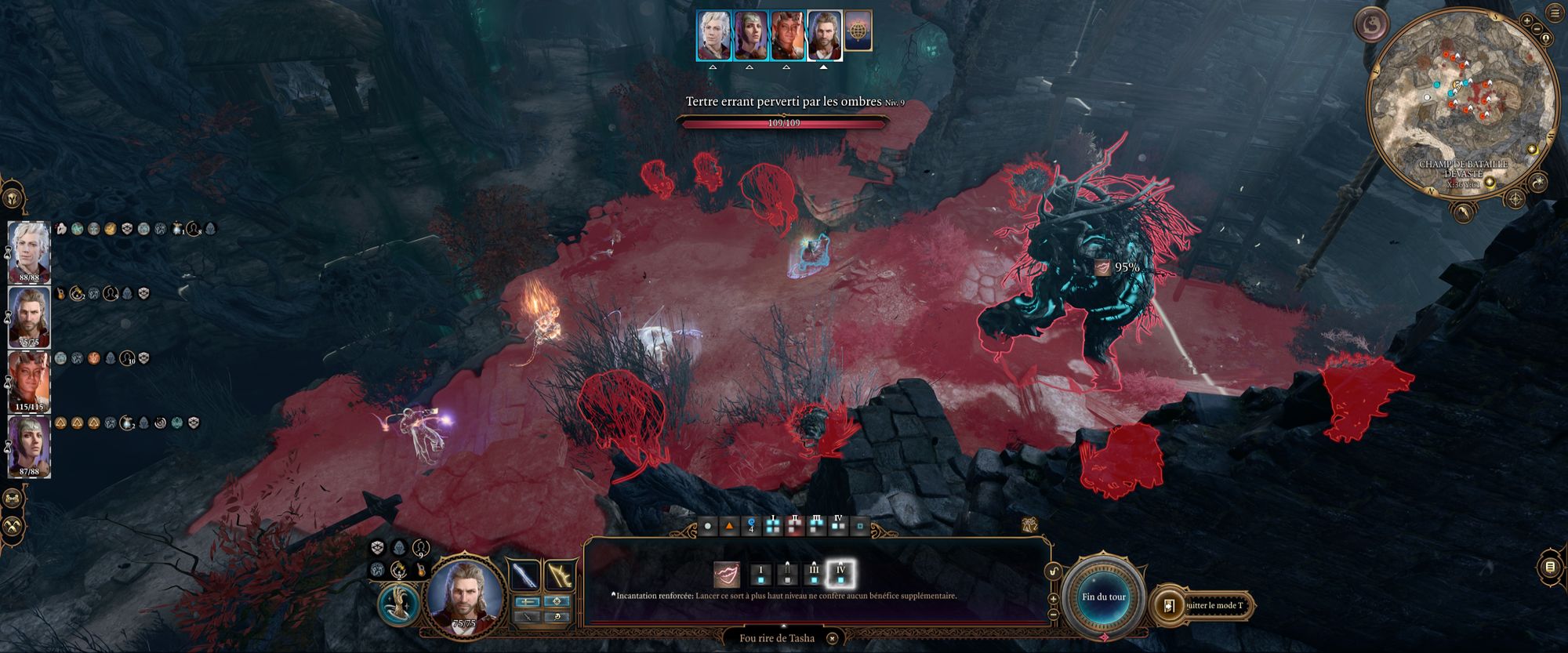The height and width of the screenshot is (653, 1568).
Task: End the turn with Fin du tour
Action: [1104, 597]
